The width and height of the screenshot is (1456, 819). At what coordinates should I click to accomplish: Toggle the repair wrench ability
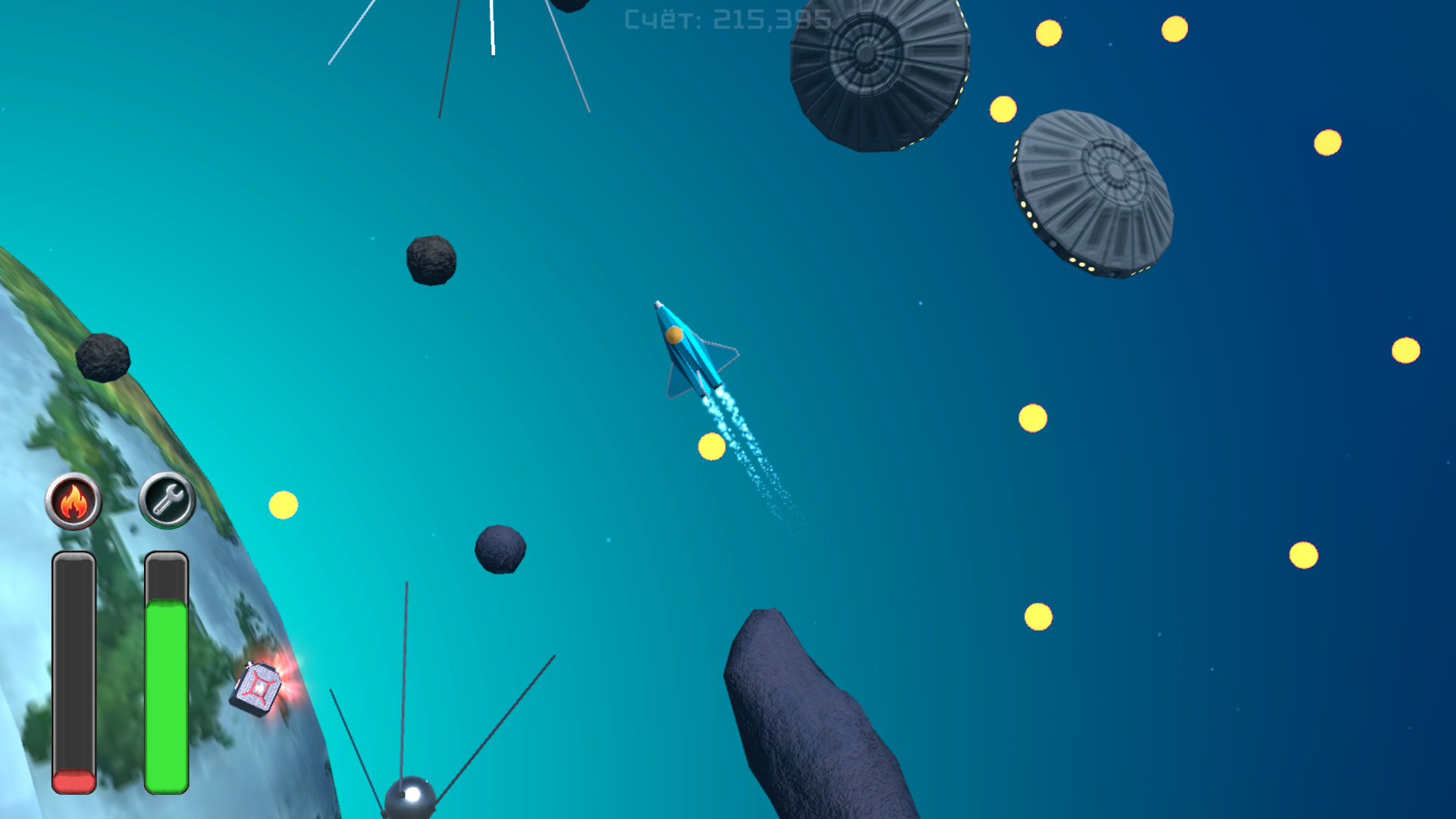(166, 501)
